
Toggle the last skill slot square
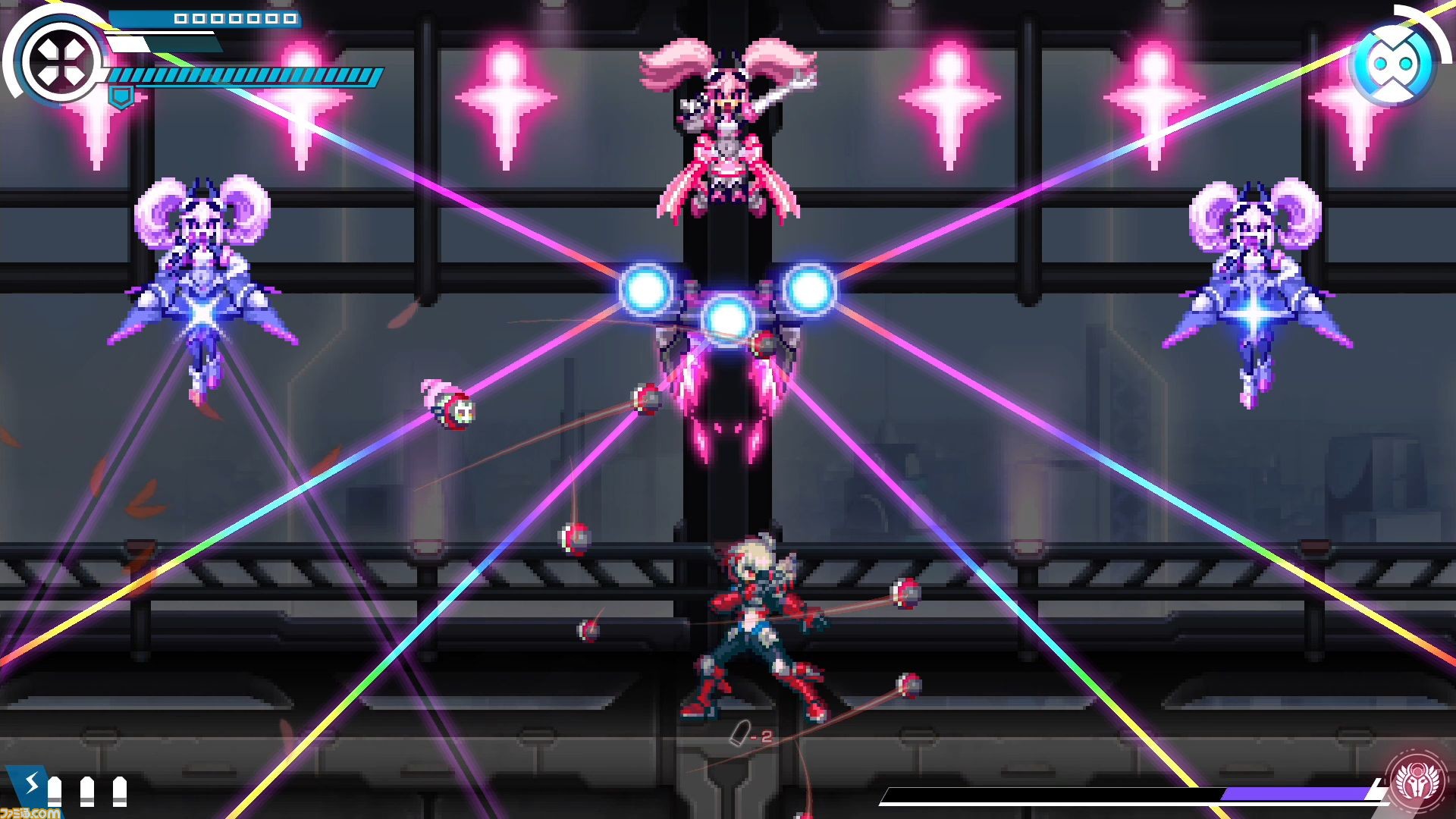[x=291, y=19]
